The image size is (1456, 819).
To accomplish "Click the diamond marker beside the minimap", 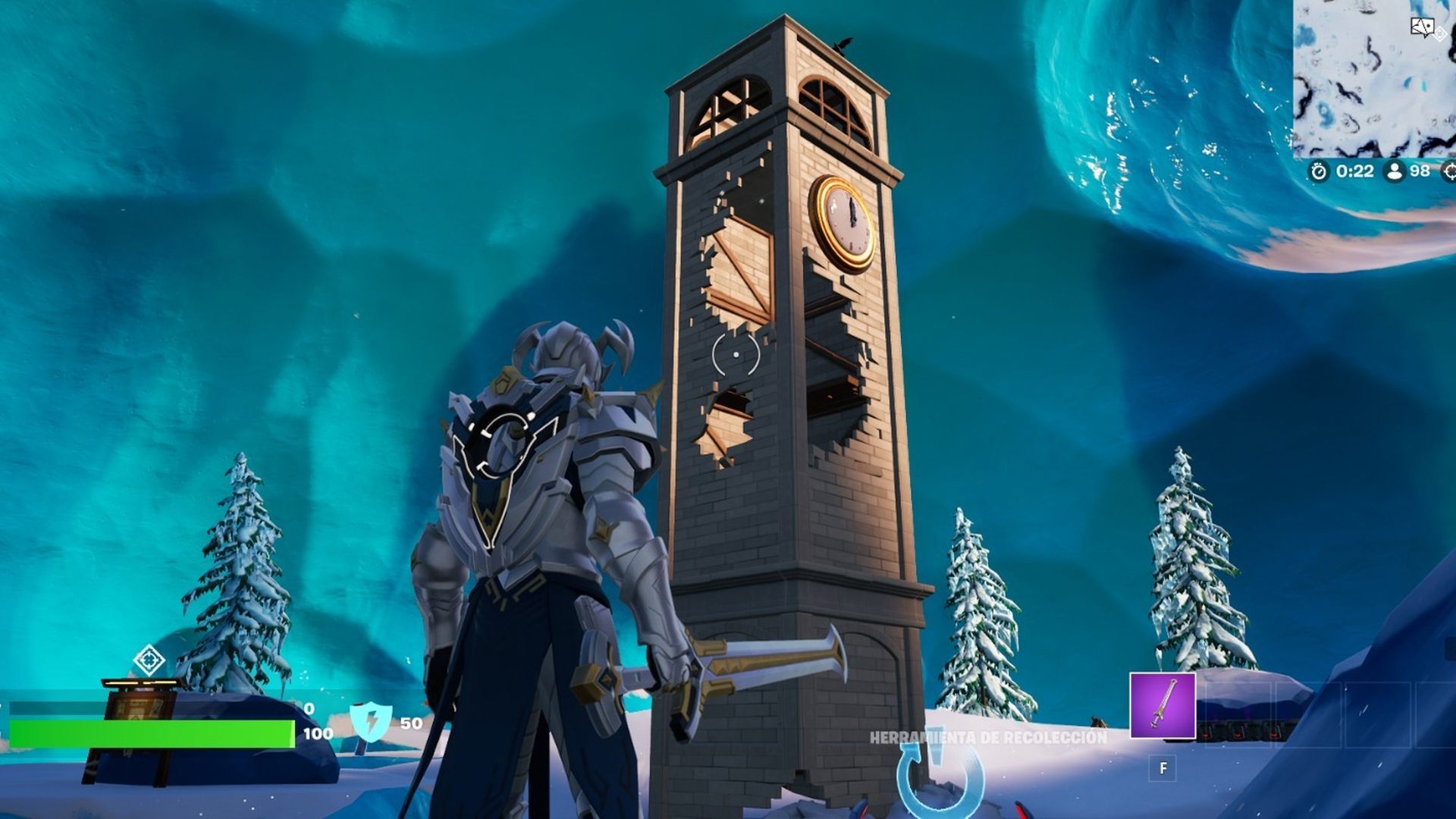I will pos(1439,34).
